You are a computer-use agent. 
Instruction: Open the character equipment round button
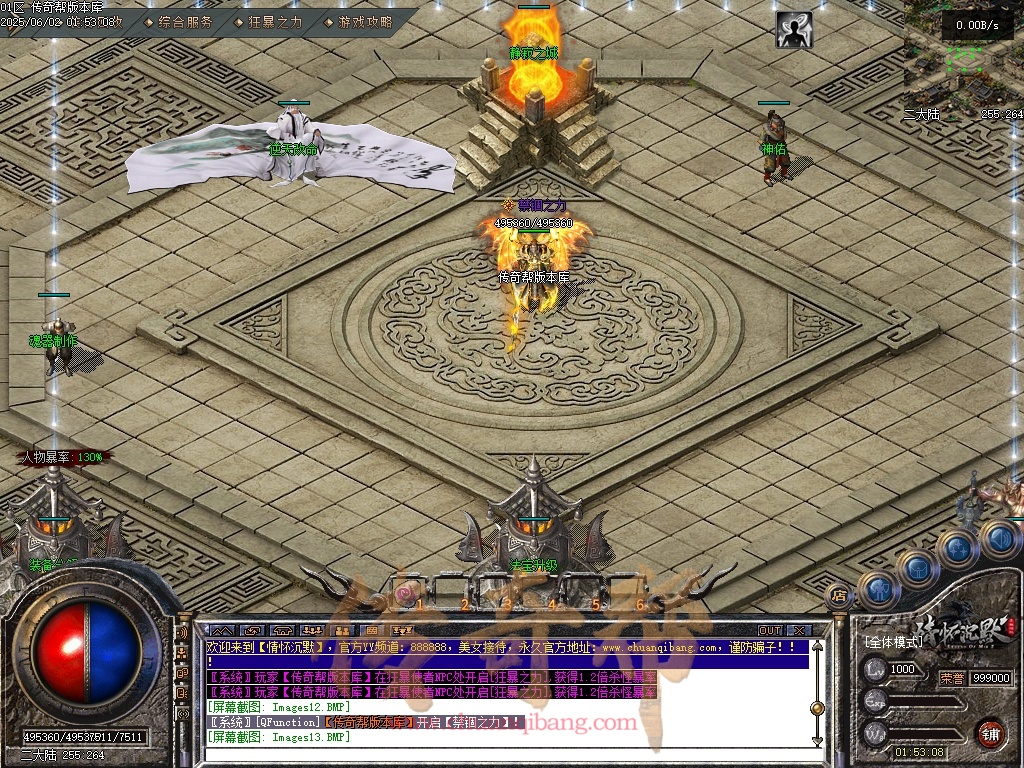coord(879,589)
